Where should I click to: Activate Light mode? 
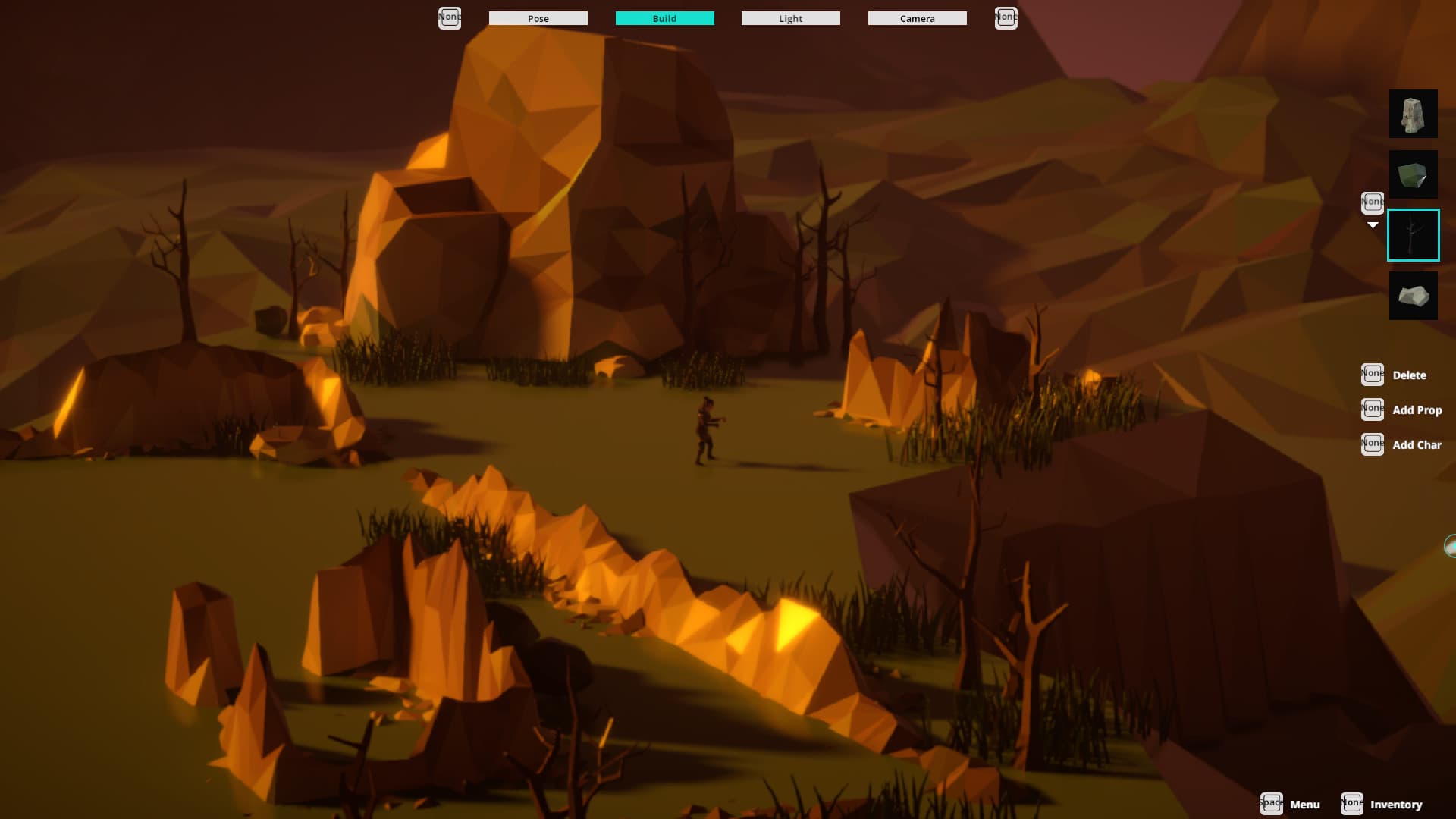click(x=790, y=17)
